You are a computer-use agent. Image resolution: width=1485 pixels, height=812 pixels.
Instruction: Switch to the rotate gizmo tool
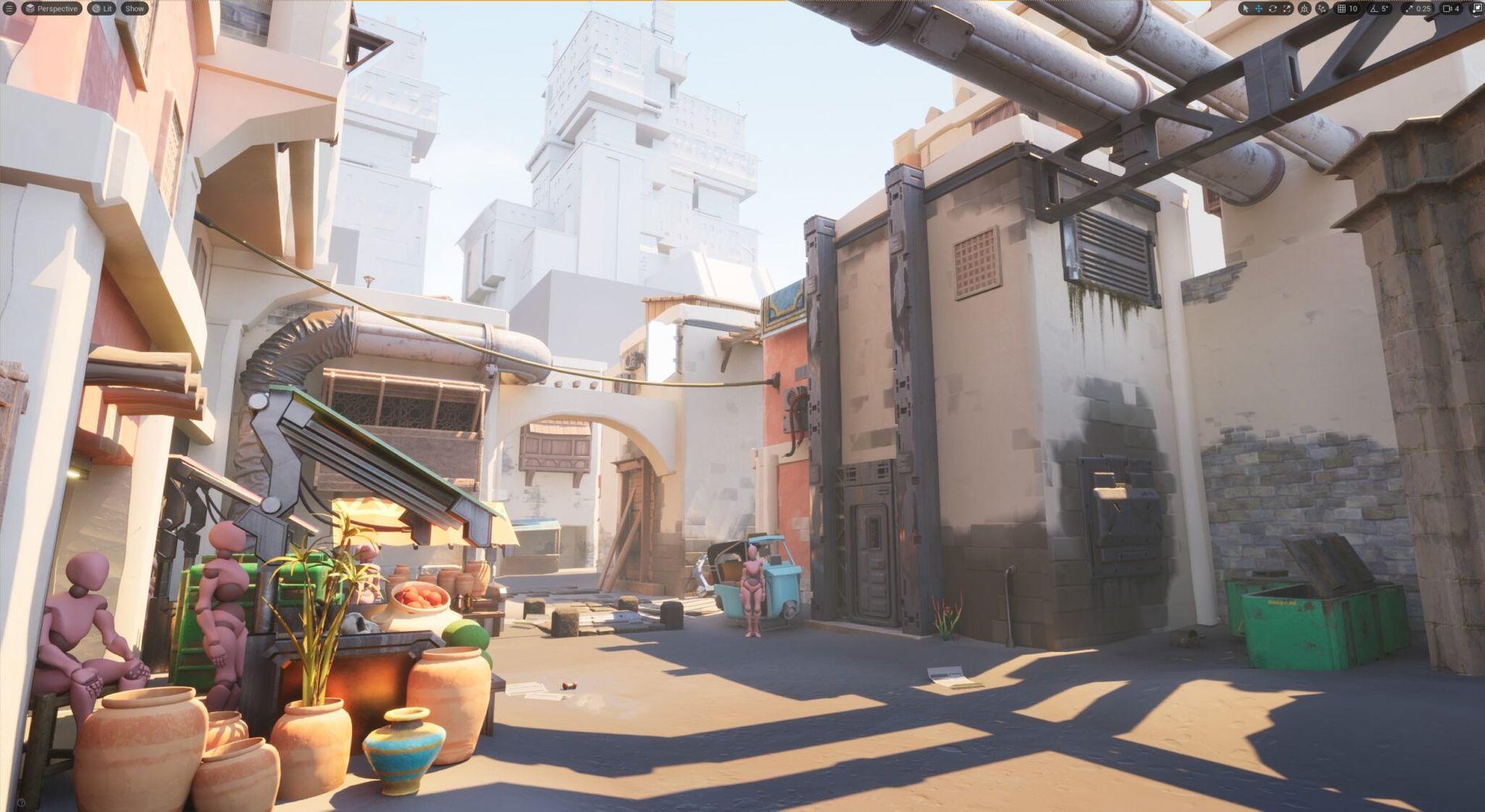1272,9
